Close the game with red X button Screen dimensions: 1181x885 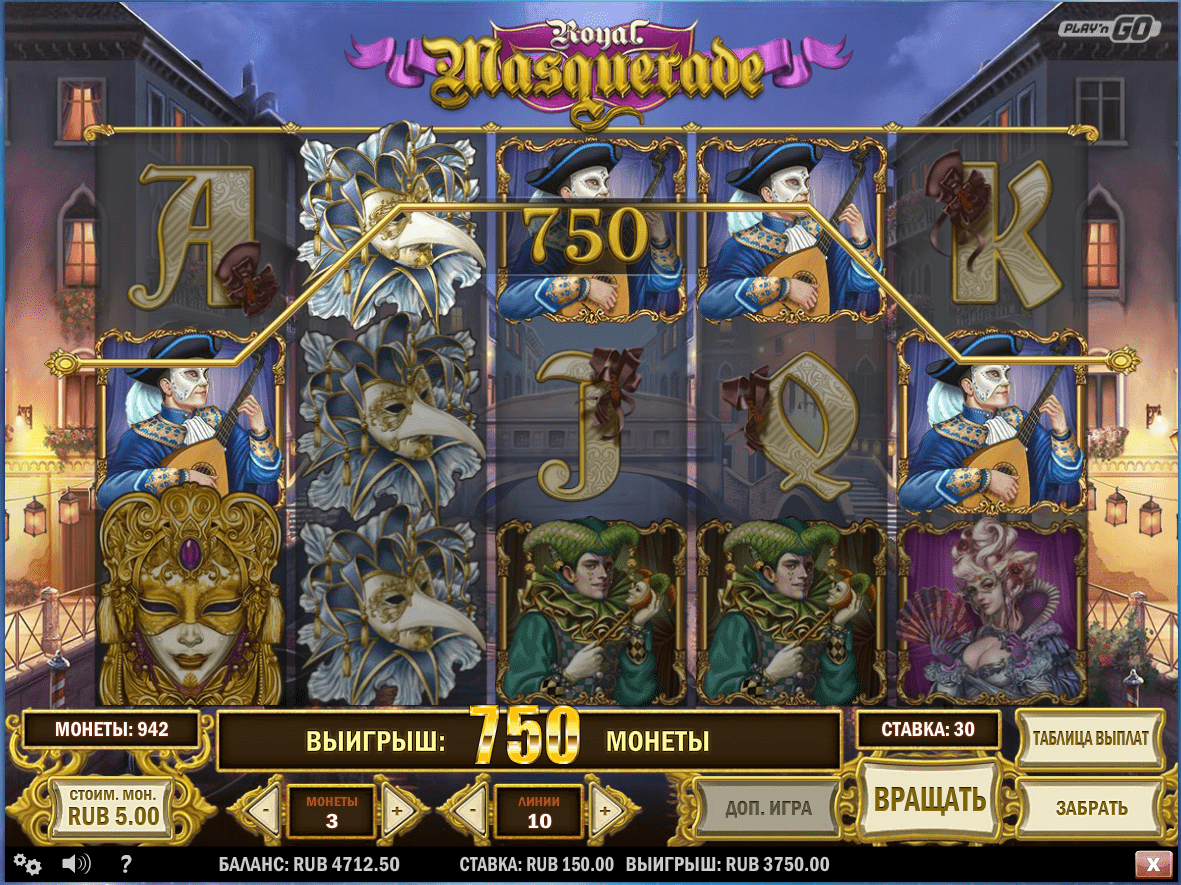(x=1153, y=864)
